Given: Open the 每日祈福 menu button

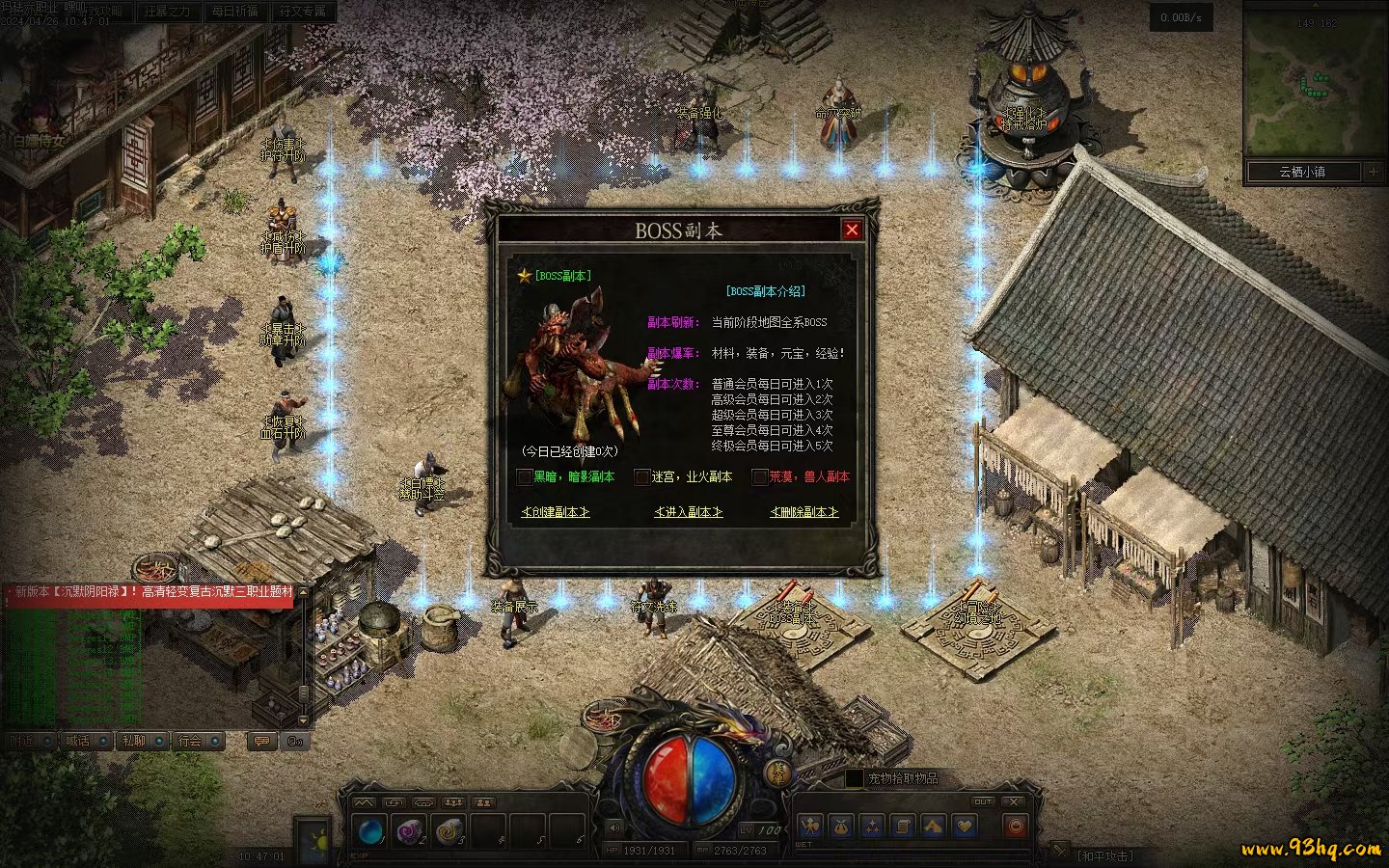Looking at the screenshot, I should coord(234,12).
